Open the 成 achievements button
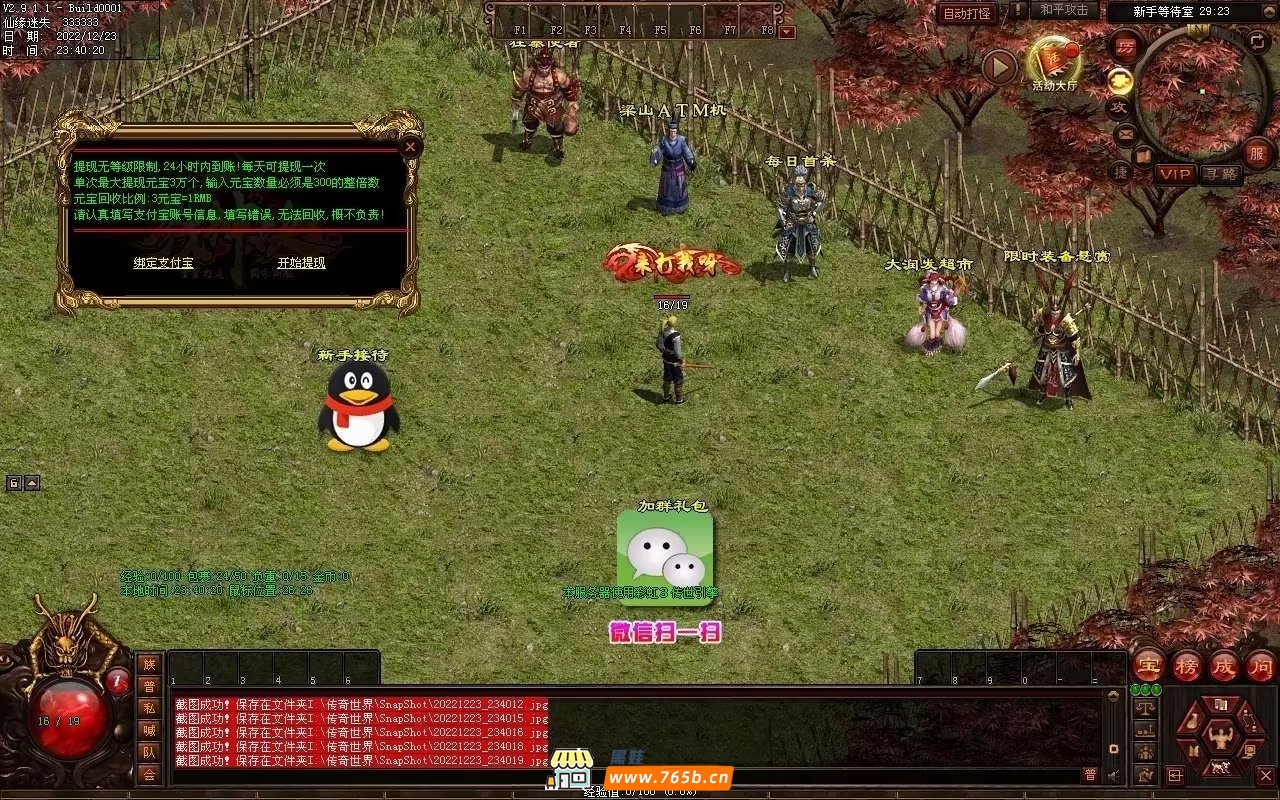The width and height of the screenshot is (1280, 800). click(1224, 666)
